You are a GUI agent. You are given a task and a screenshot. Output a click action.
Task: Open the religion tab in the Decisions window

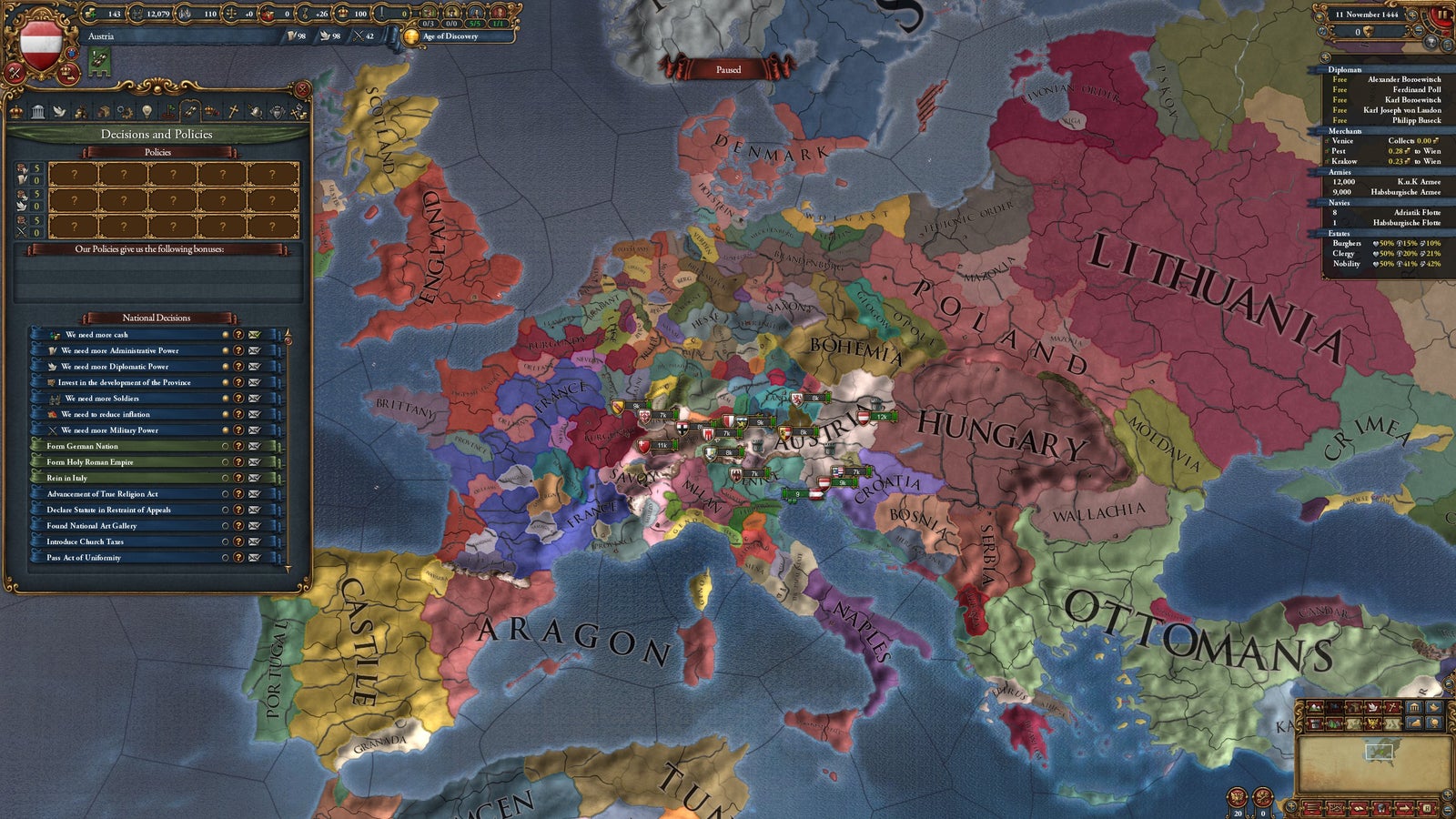tap(232, 113)
